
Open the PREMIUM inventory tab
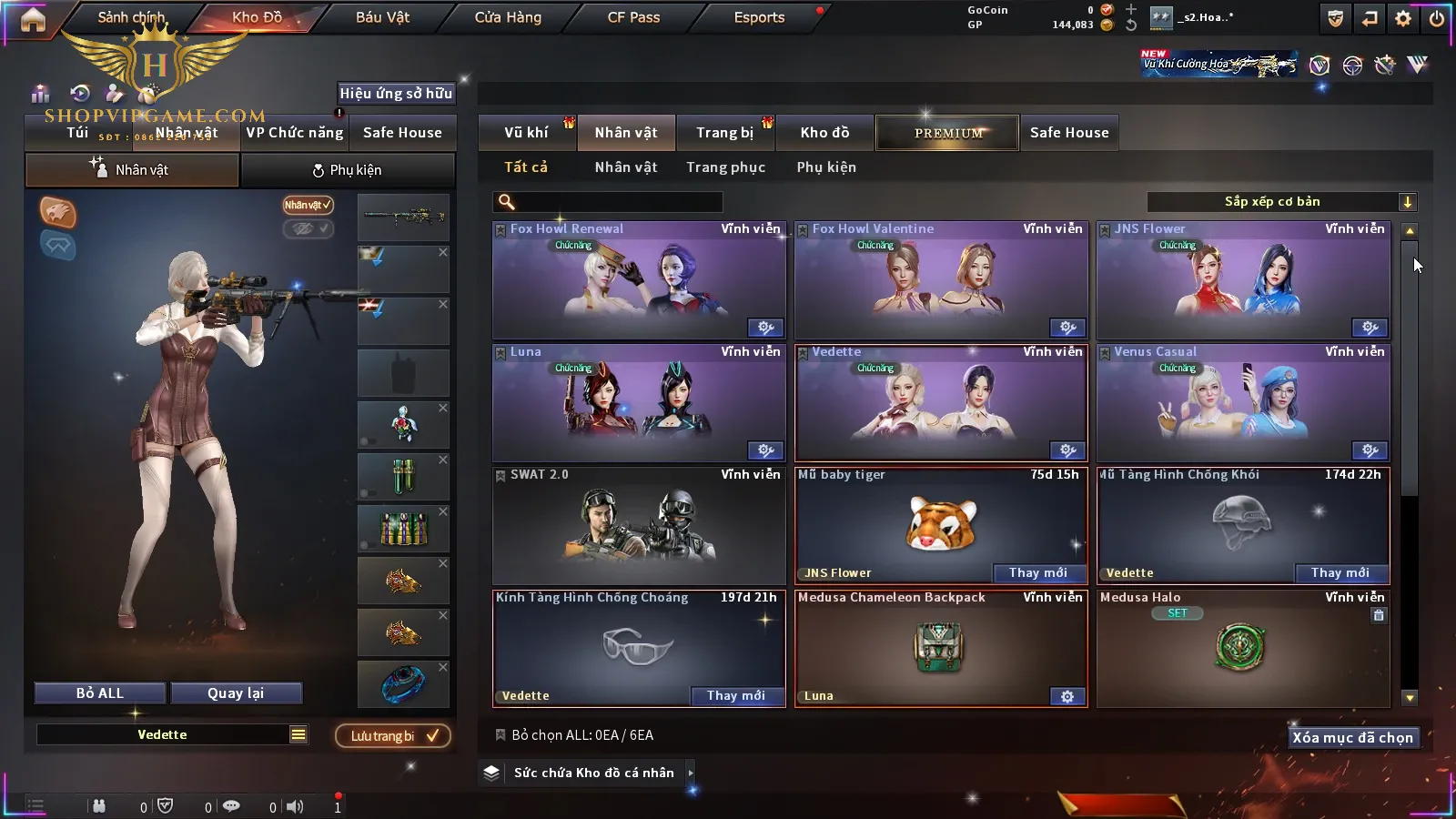pyautogui.click(x=947, y=133)
